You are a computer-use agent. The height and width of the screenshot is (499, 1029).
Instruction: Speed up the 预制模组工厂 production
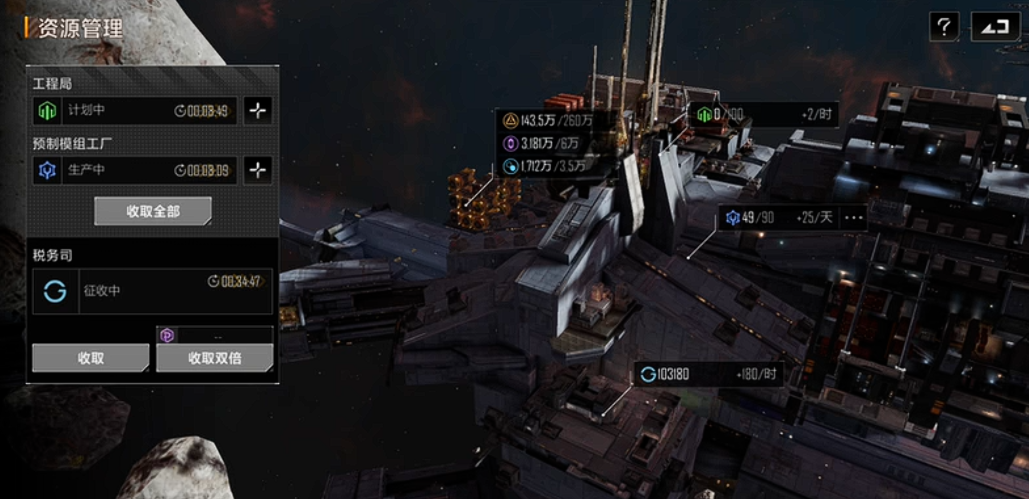tap(258, 170)
